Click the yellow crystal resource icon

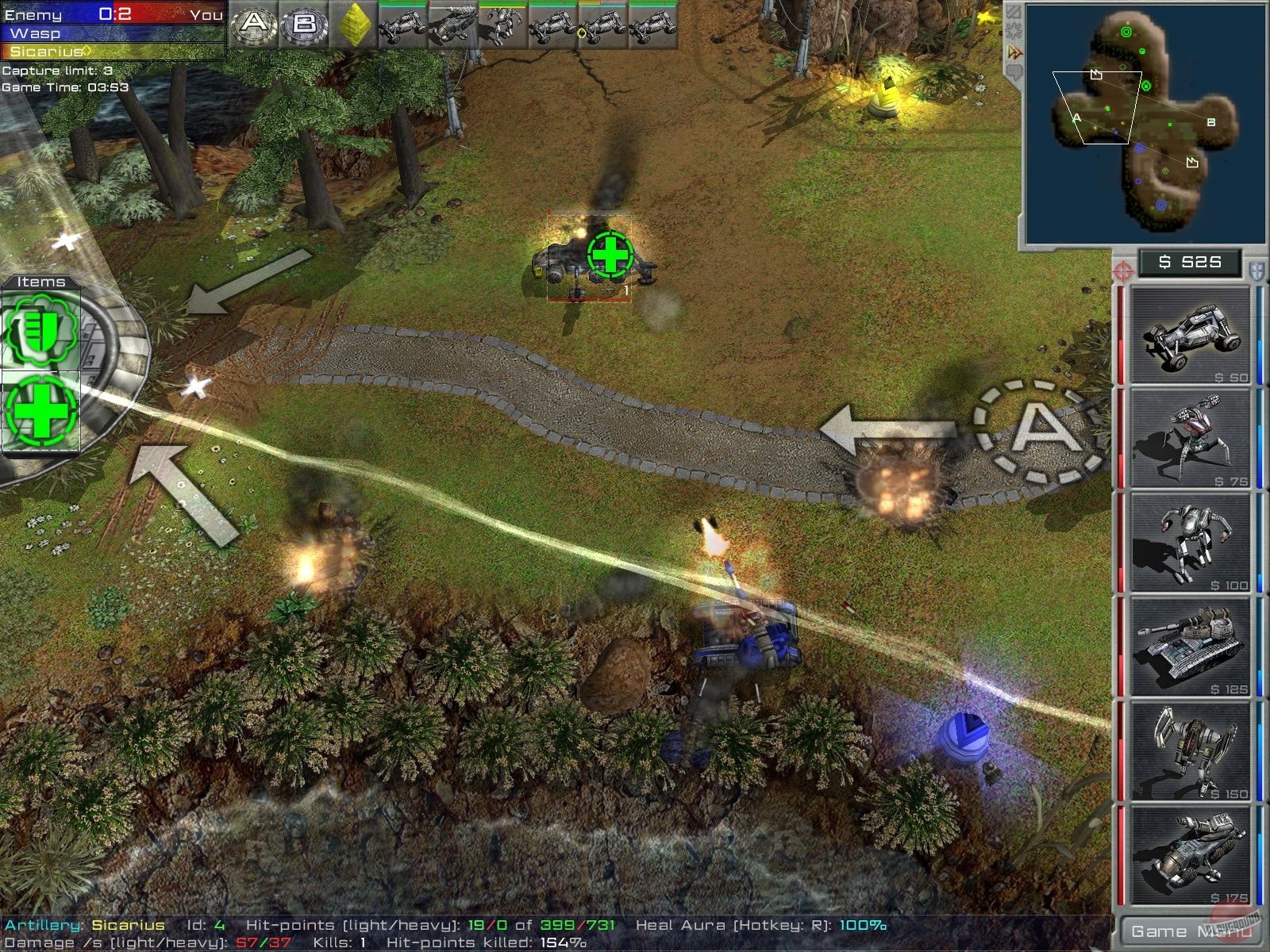pyautogui.click(x=356, y=22)
